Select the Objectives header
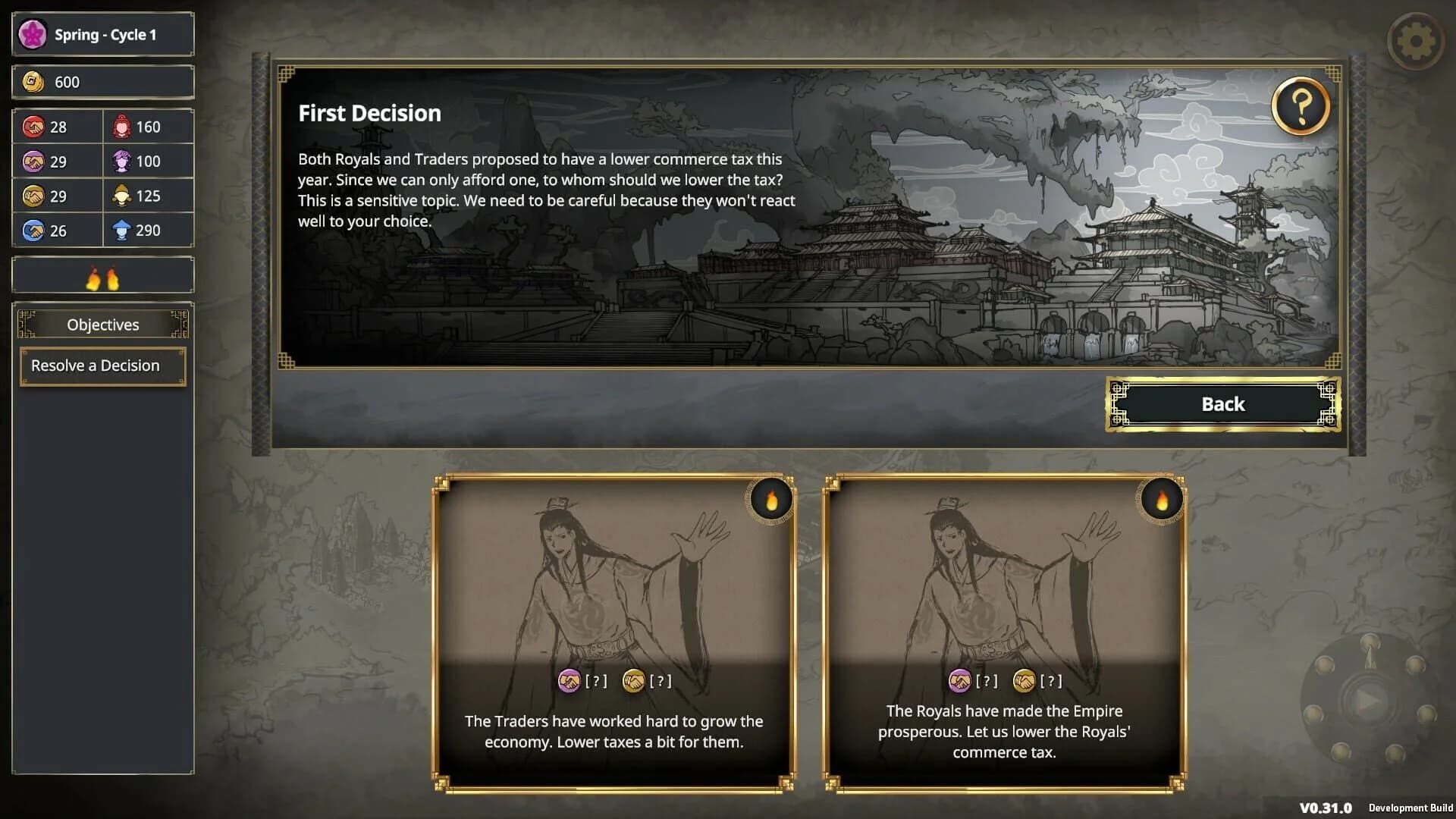Viewport: 1456px width, 819px height. pyautogui.click(x=102, y=324)
